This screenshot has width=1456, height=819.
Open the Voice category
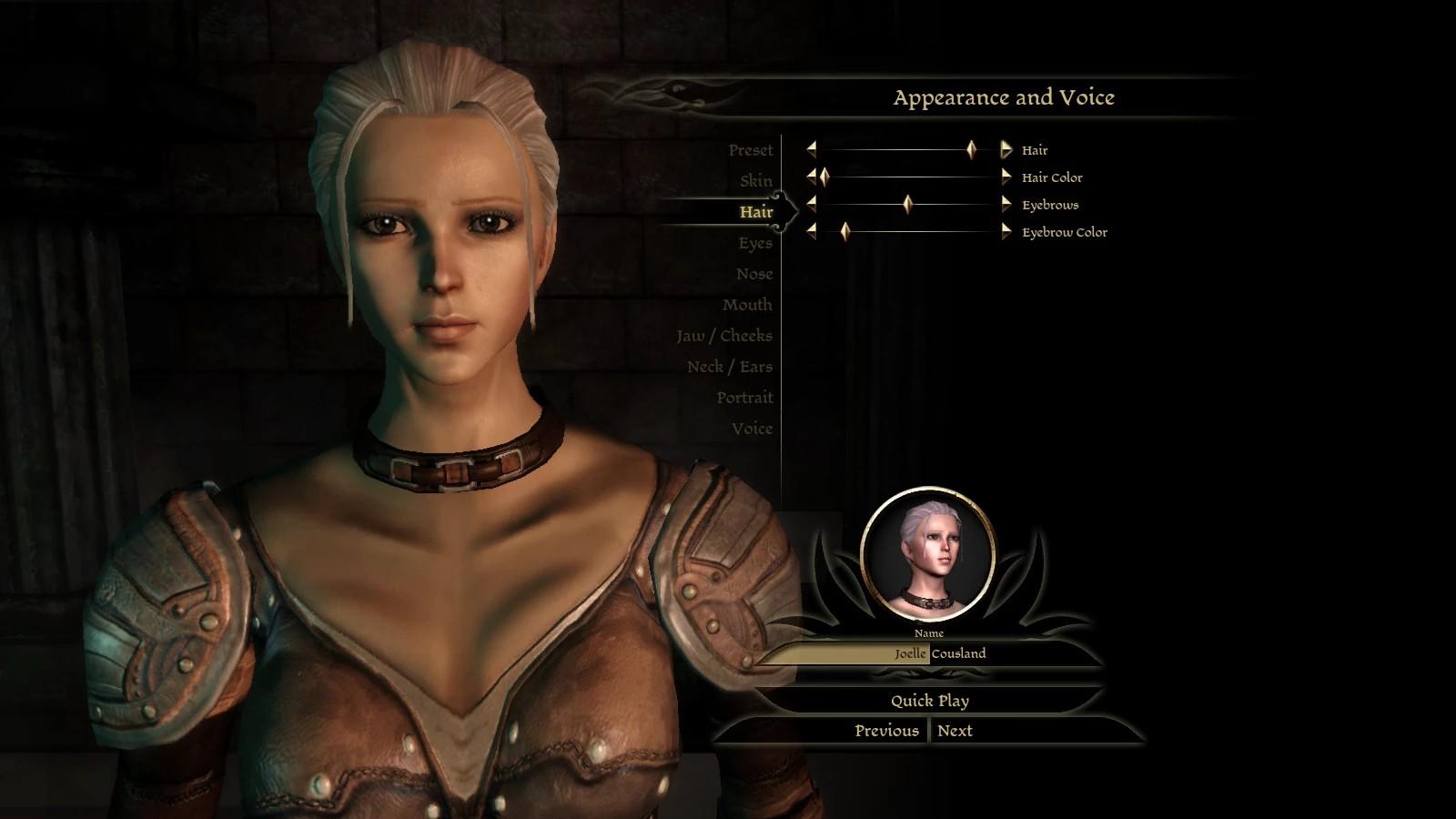752,429
